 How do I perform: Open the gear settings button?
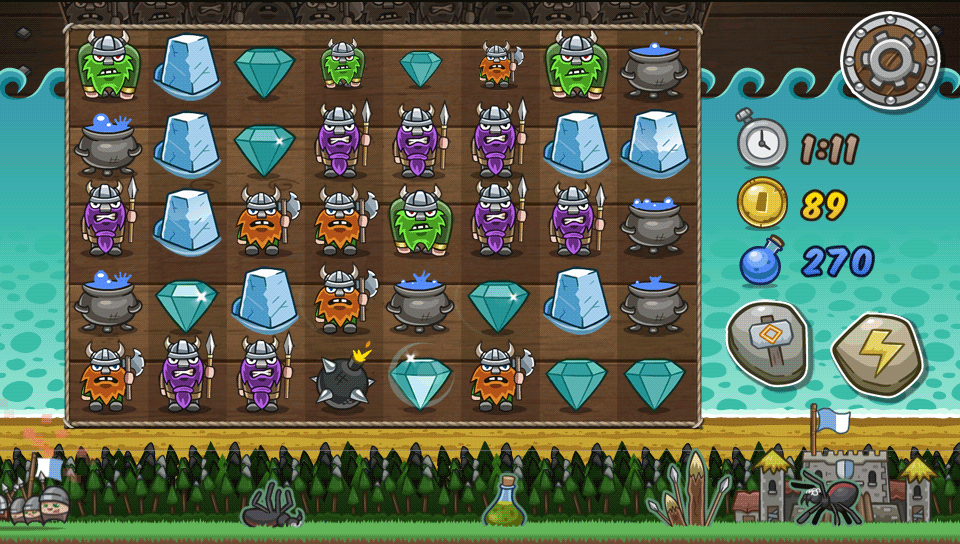(890, 60)
